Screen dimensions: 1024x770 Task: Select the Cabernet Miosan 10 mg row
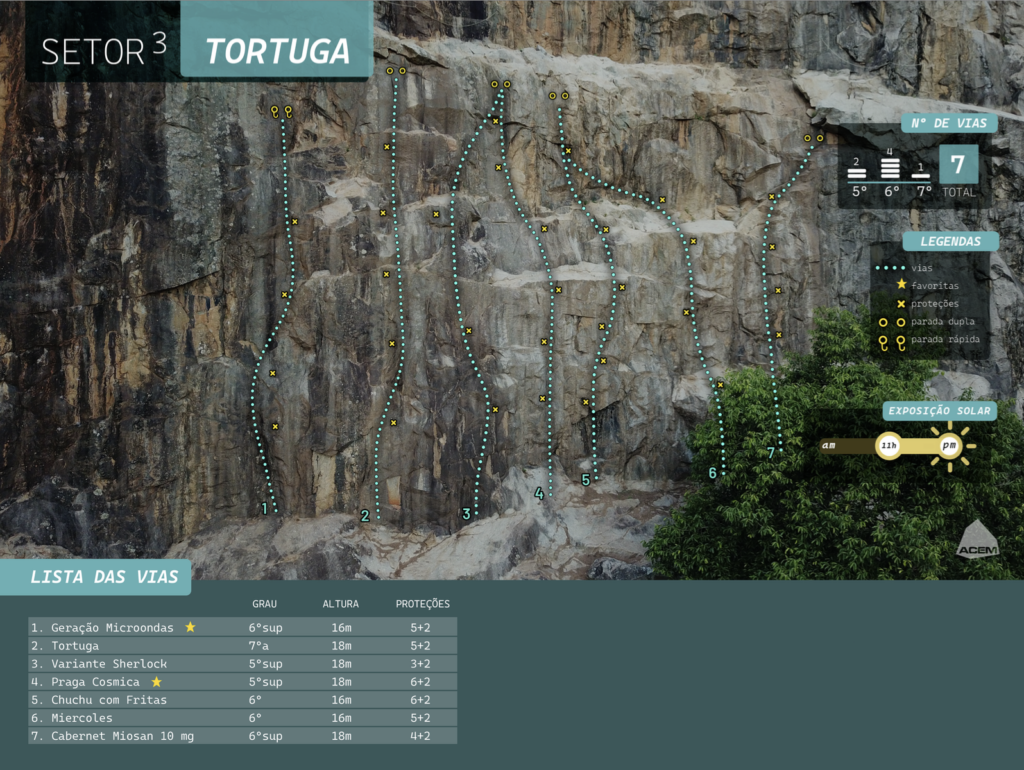tap(242, 736)
